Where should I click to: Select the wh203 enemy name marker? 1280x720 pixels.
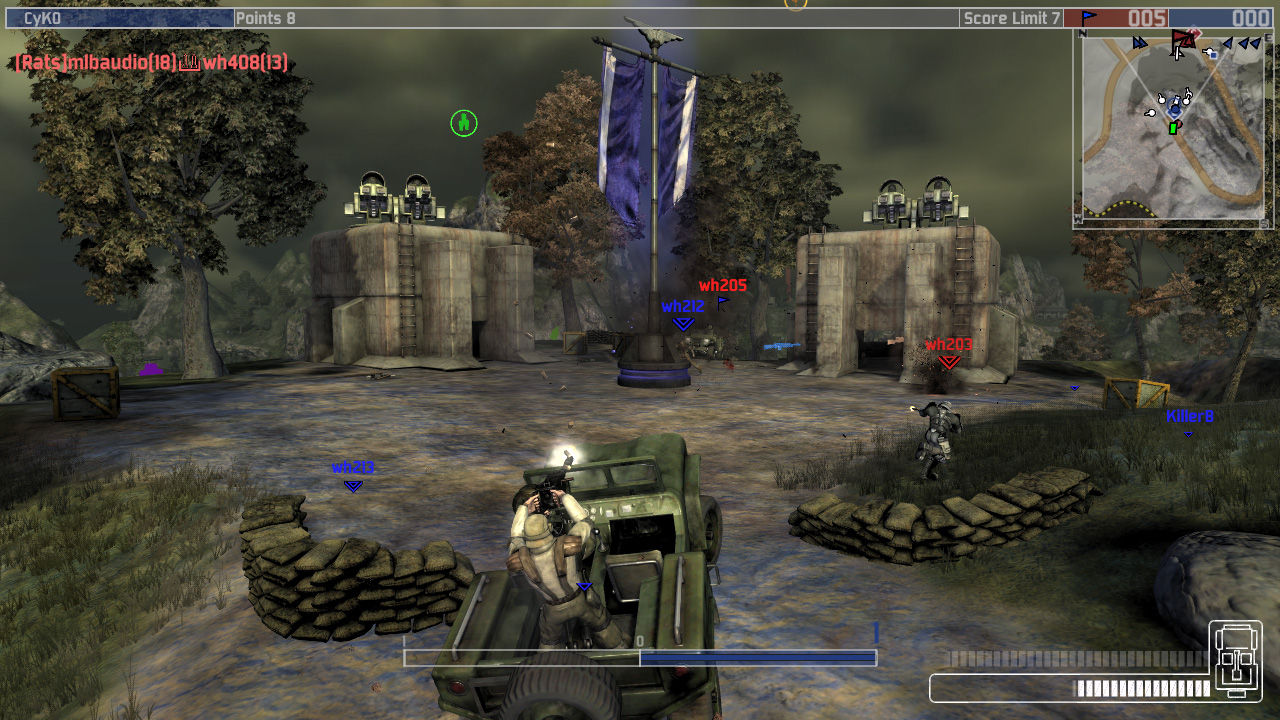click(948, 345)
